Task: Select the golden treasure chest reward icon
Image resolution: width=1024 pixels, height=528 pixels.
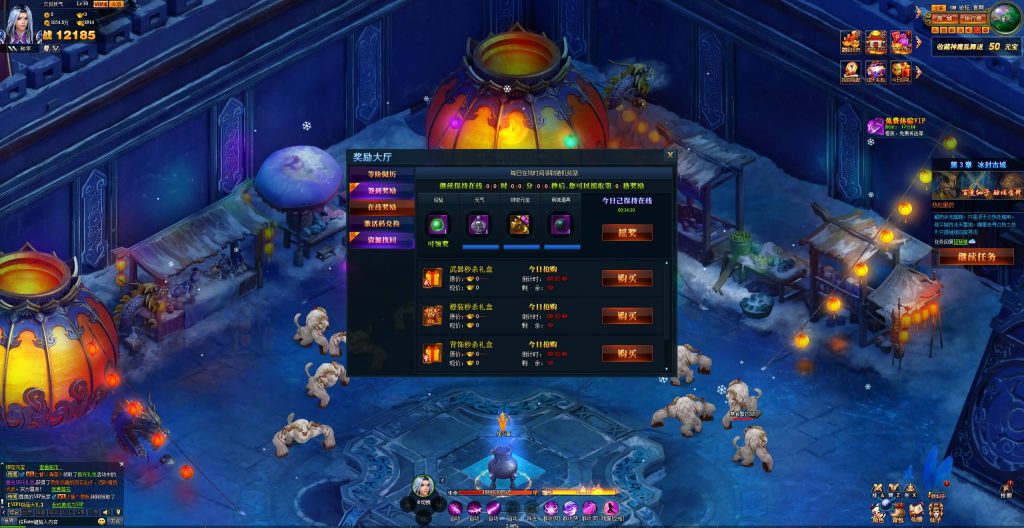Action: [x=519, y=224]
